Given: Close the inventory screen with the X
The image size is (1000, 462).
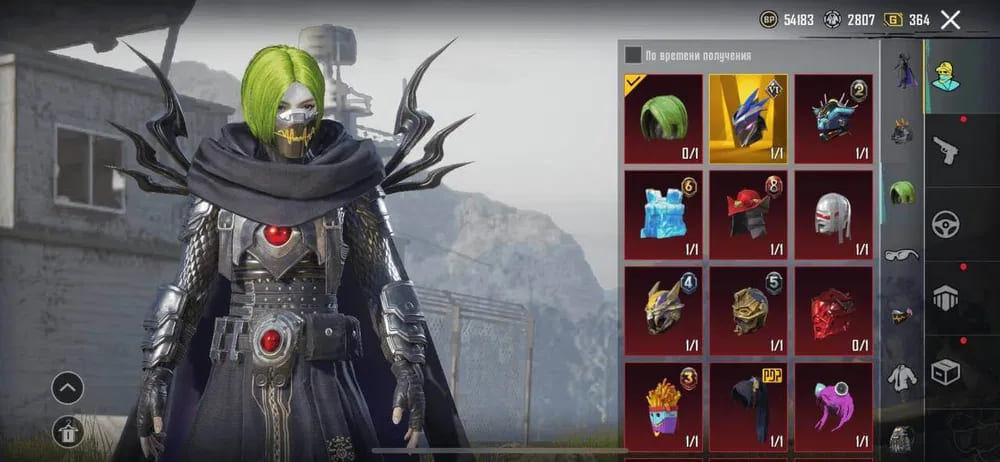Looking at the screenshot, I should pyautogui.click(x=950, y=20).
